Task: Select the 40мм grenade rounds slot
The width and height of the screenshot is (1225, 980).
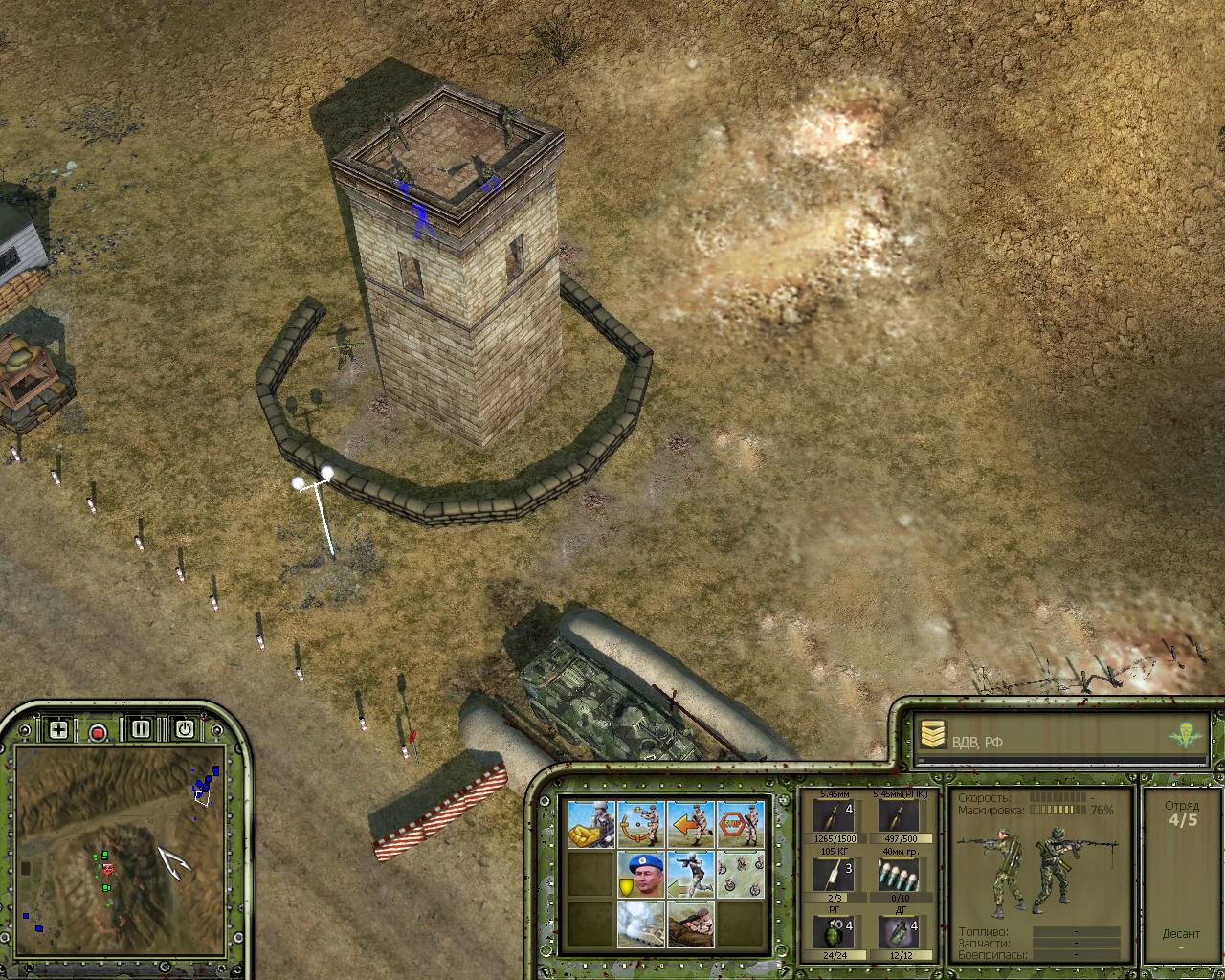Action: pyautogui.click(x=898, y=875)
